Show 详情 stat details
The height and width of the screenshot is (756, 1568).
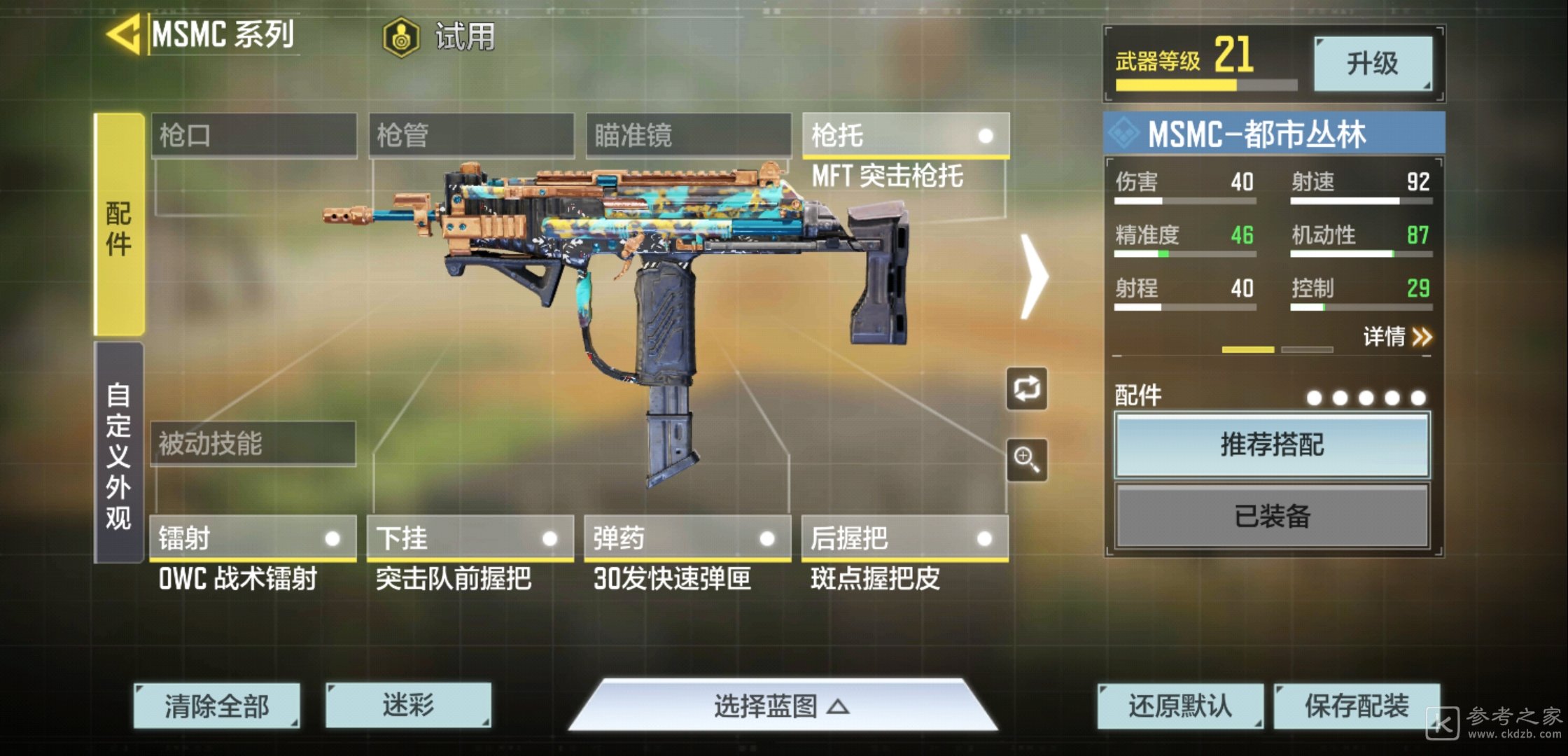point(1396,337)
